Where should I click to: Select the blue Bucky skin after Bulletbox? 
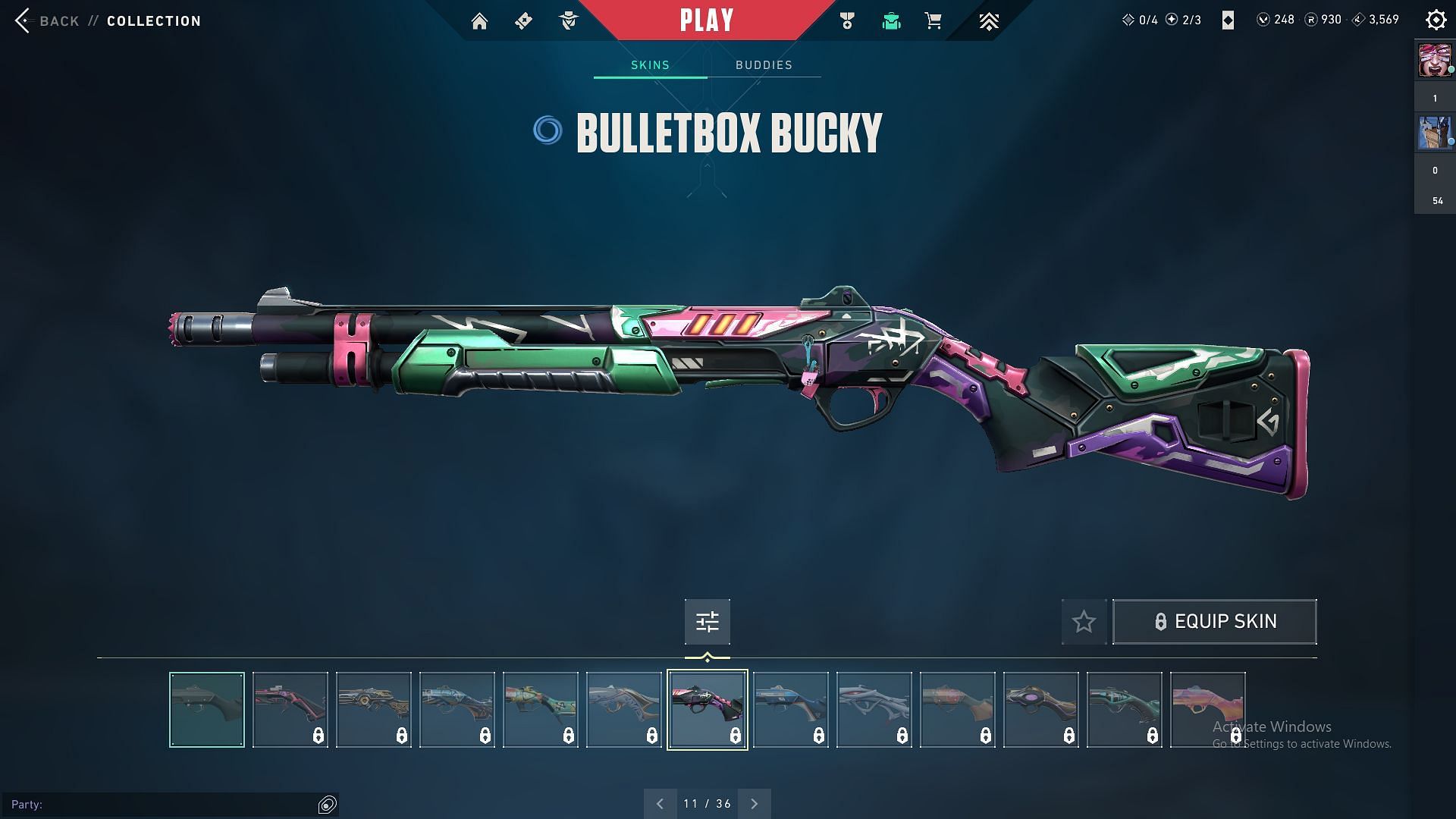[791, 710]
